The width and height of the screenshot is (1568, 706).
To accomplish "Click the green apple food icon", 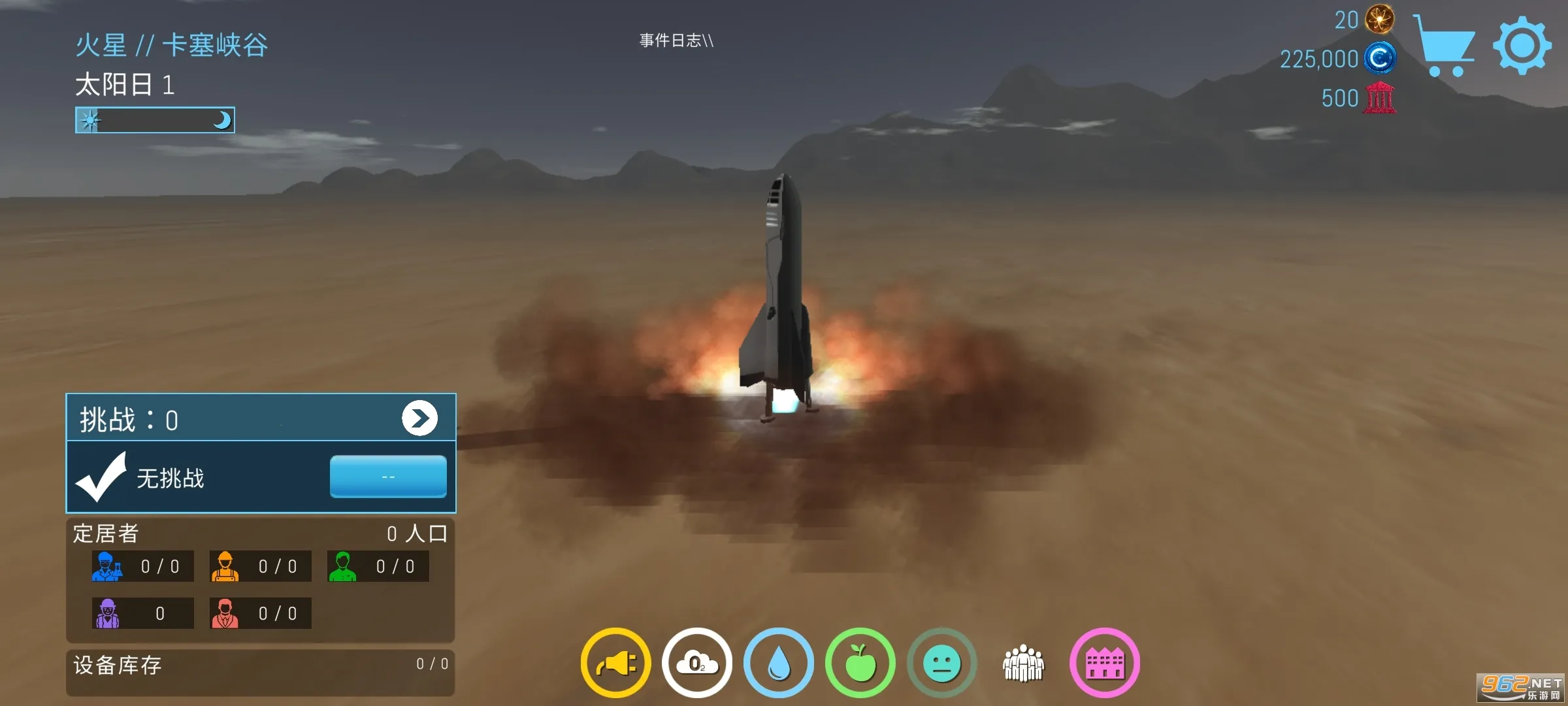I will pyautogui.click(x=860, y=662).
